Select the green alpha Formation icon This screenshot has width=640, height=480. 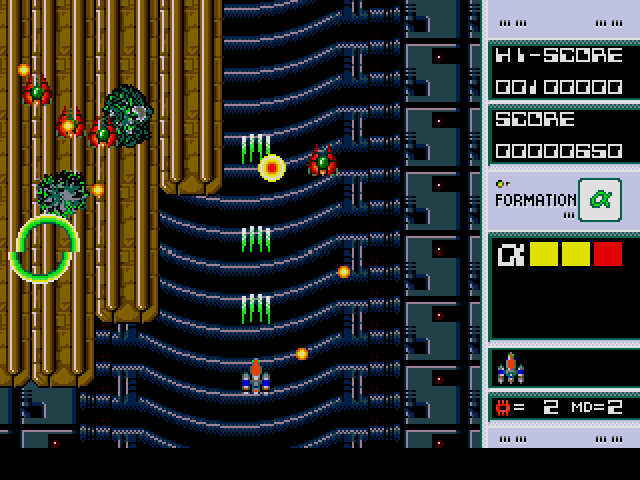[599, 198]
